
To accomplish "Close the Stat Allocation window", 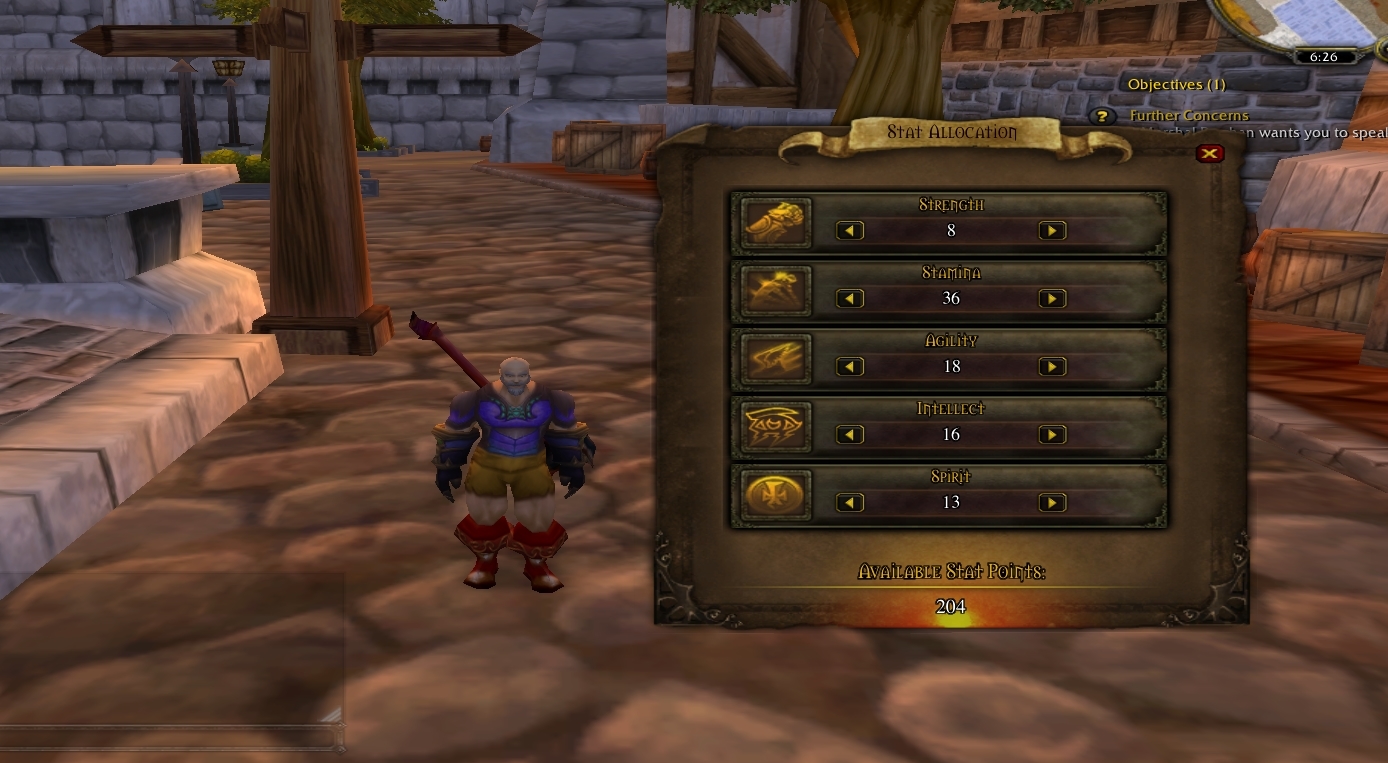I will 1210,153.
